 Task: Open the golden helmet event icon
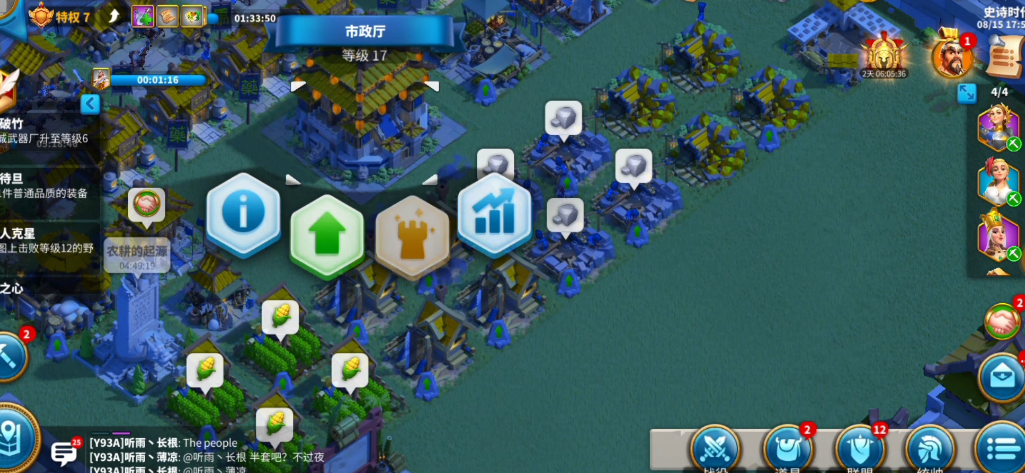(x=884, y=52)
